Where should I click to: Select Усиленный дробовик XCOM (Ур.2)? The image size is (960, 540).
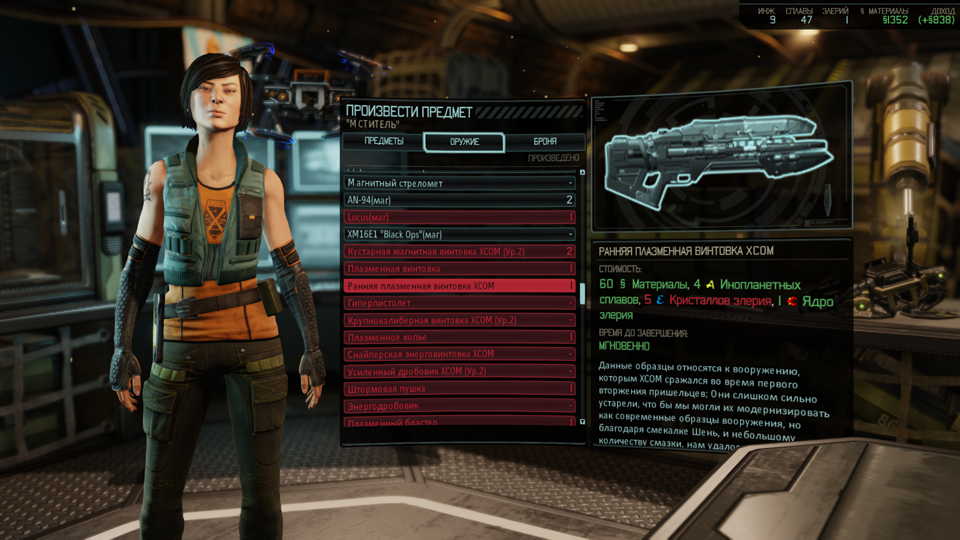click(460, 371)
